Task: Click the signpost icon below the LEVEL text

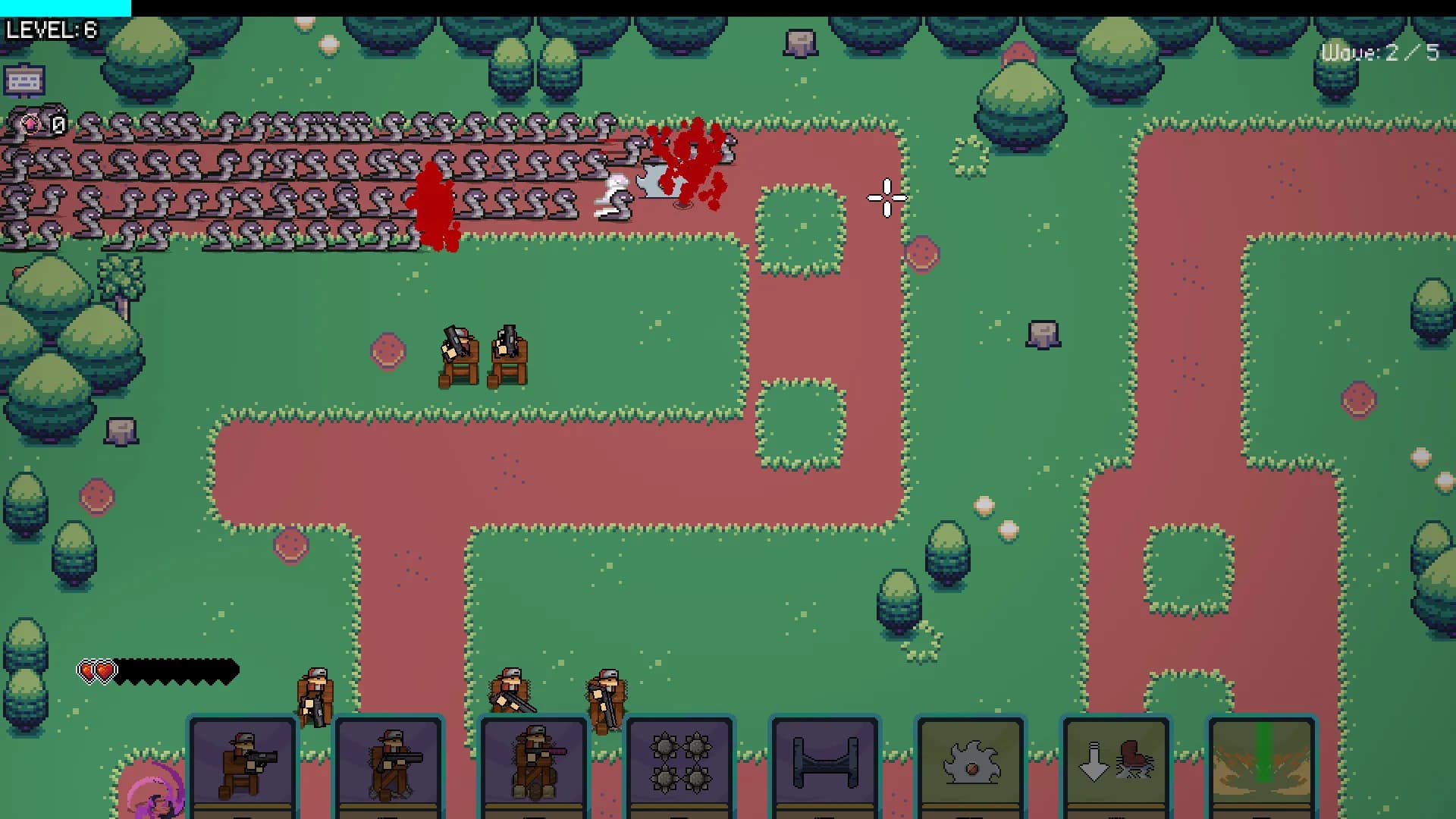Action: pos(25,79)
